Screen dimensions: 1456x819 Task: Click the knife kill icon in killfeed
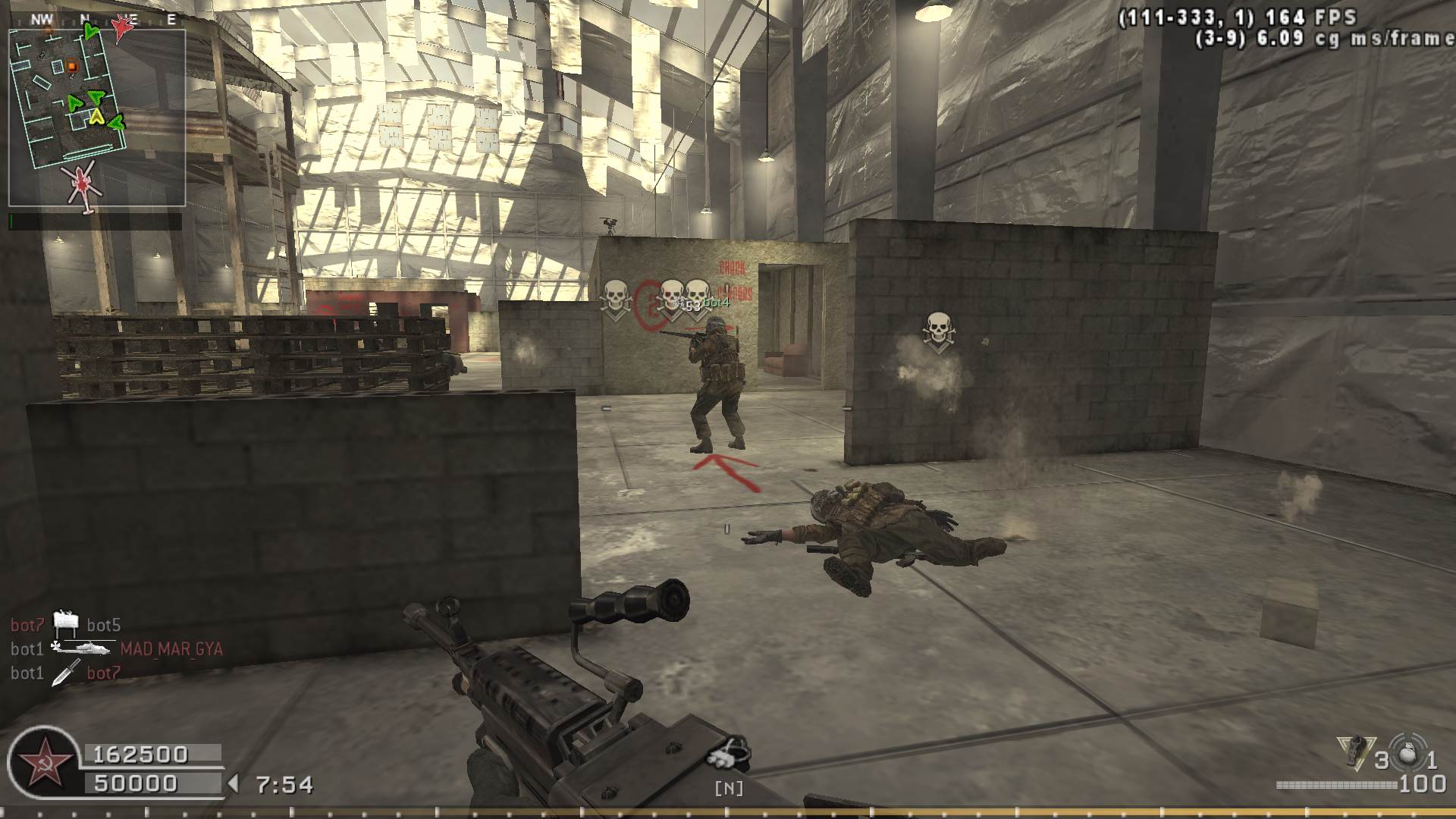pos(65,673)
